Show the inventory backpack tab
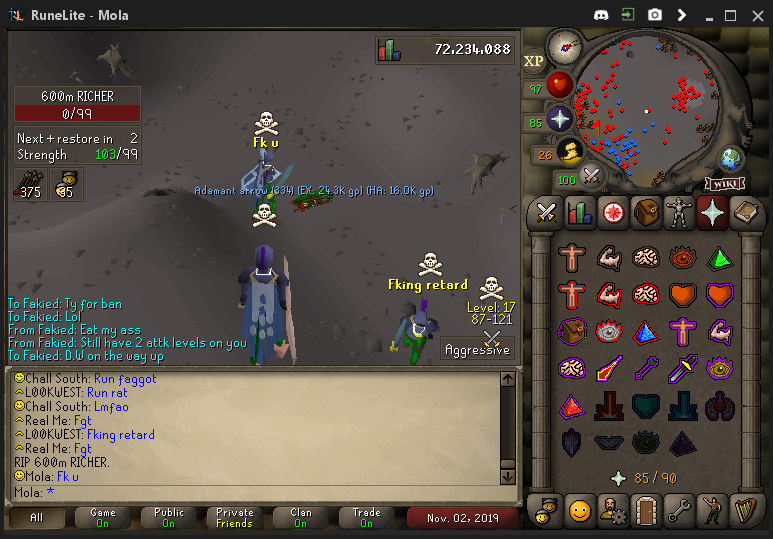 pyautogui.click(x=646, y=212)
